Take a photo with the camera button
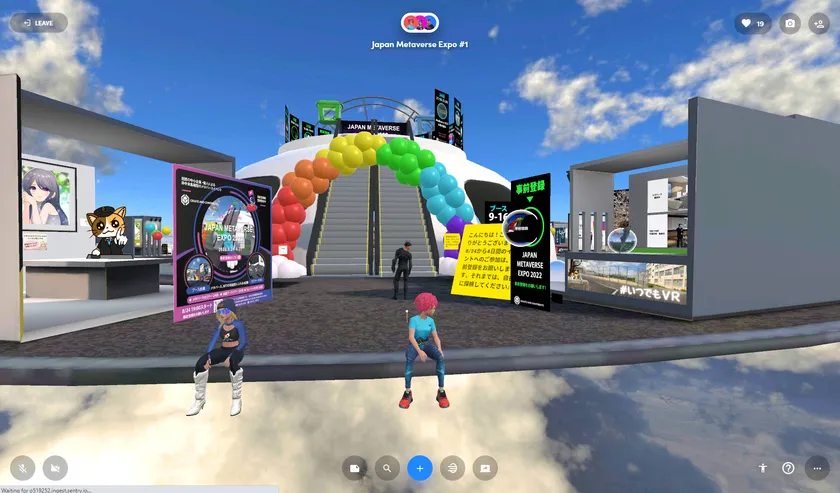 tap(790, 23)
